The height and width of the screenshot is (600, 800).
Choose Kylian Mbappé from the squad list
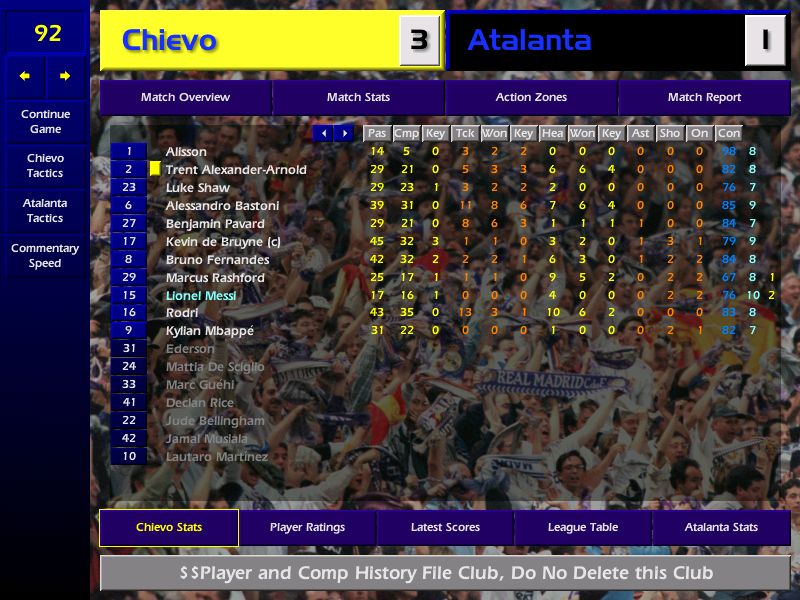(210, 331)
